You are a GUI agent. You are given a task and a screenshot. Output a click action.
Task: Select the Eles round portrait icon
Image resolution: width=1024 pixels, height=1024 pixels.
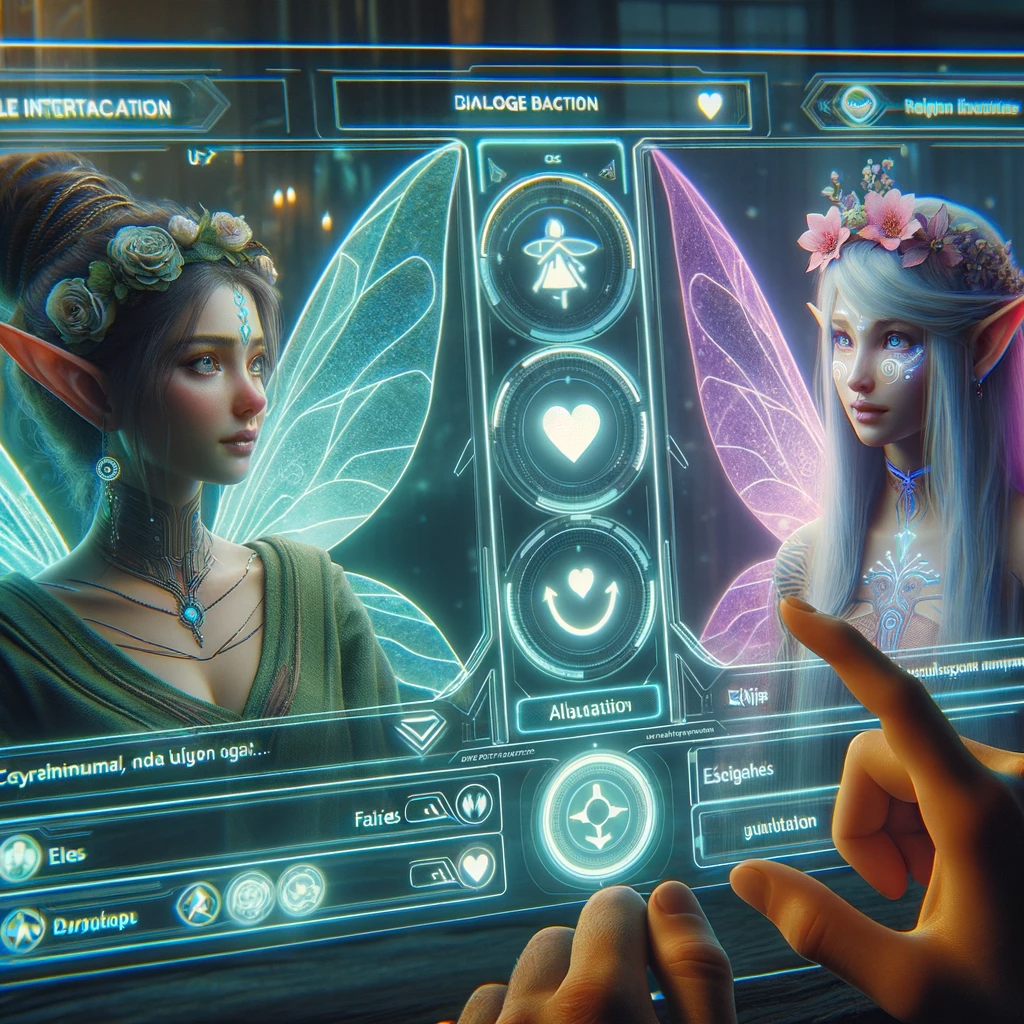18,858
